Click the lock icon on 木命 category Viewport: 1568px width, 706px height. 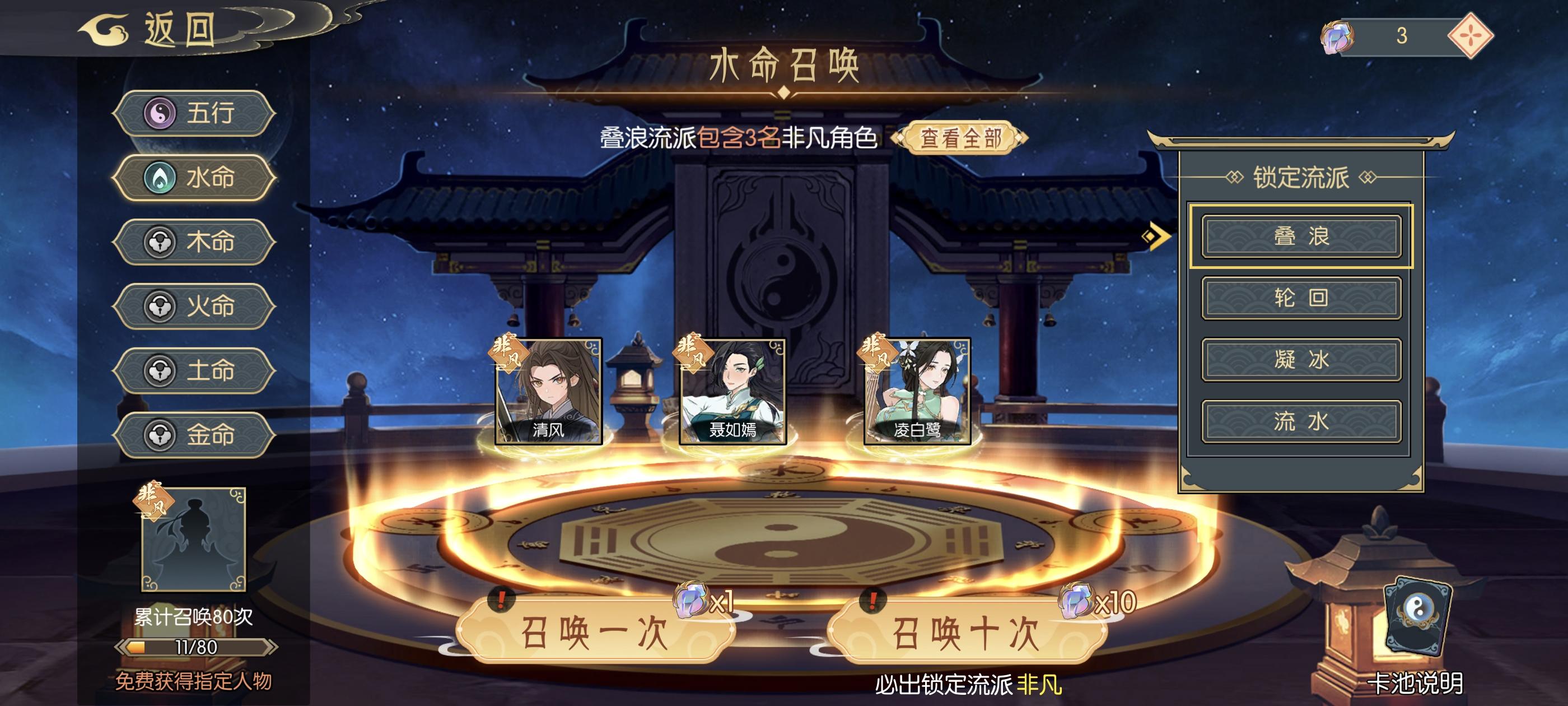click(x=160, y=243)
